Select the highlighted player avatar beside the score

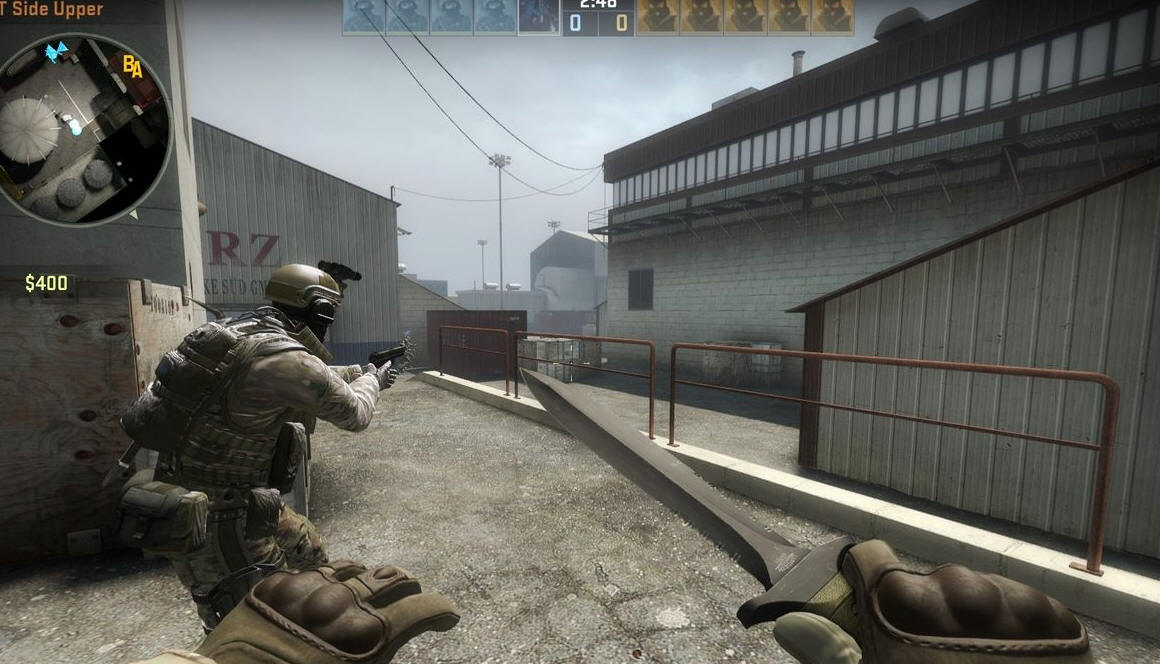click(x=539, y=17)
